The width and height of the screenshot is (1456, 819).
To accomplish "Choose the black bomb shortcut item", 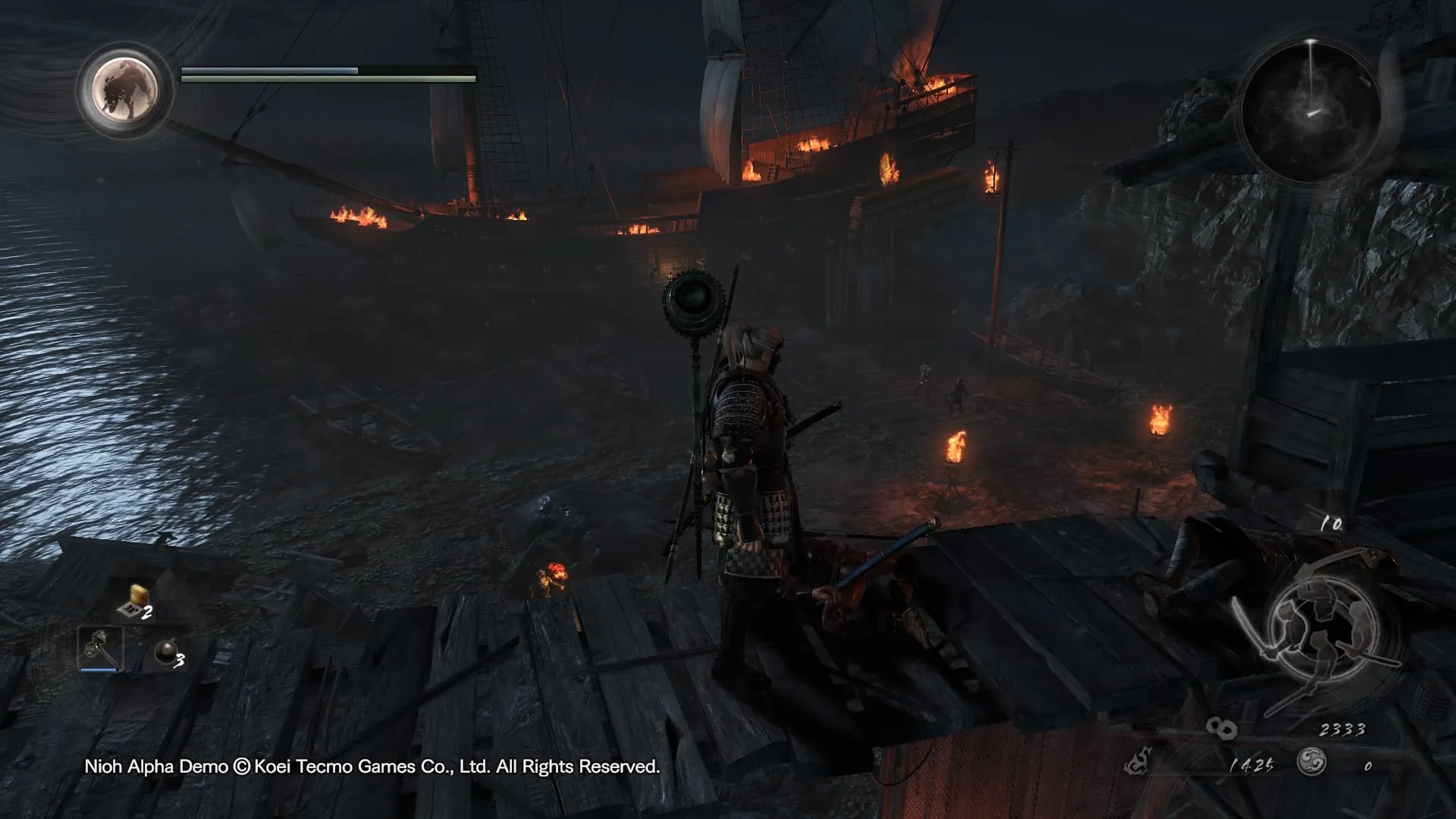I will click(165, 652).
